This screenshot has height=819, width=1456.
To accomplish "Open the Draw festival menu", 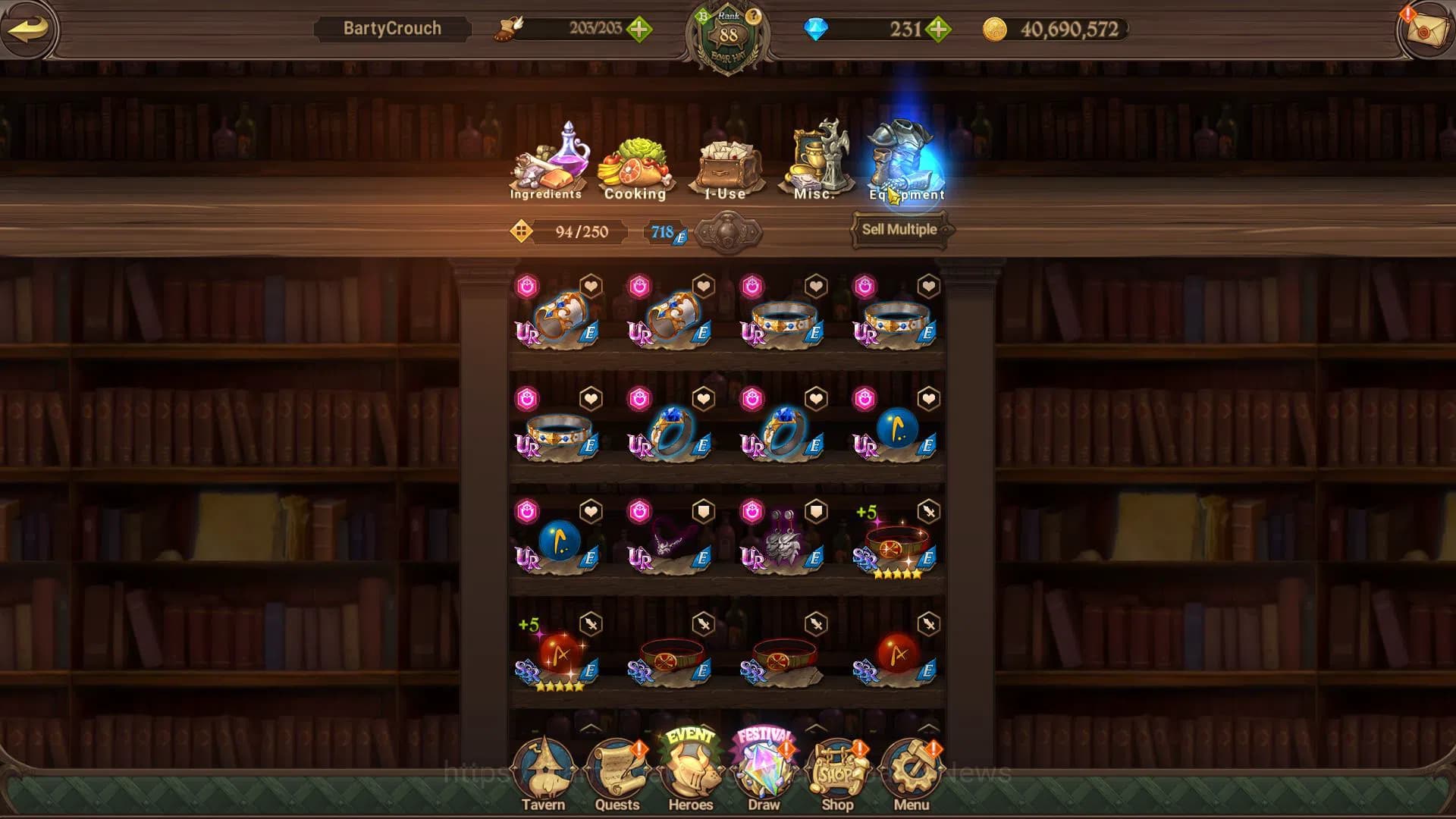I will pos(764,773).
